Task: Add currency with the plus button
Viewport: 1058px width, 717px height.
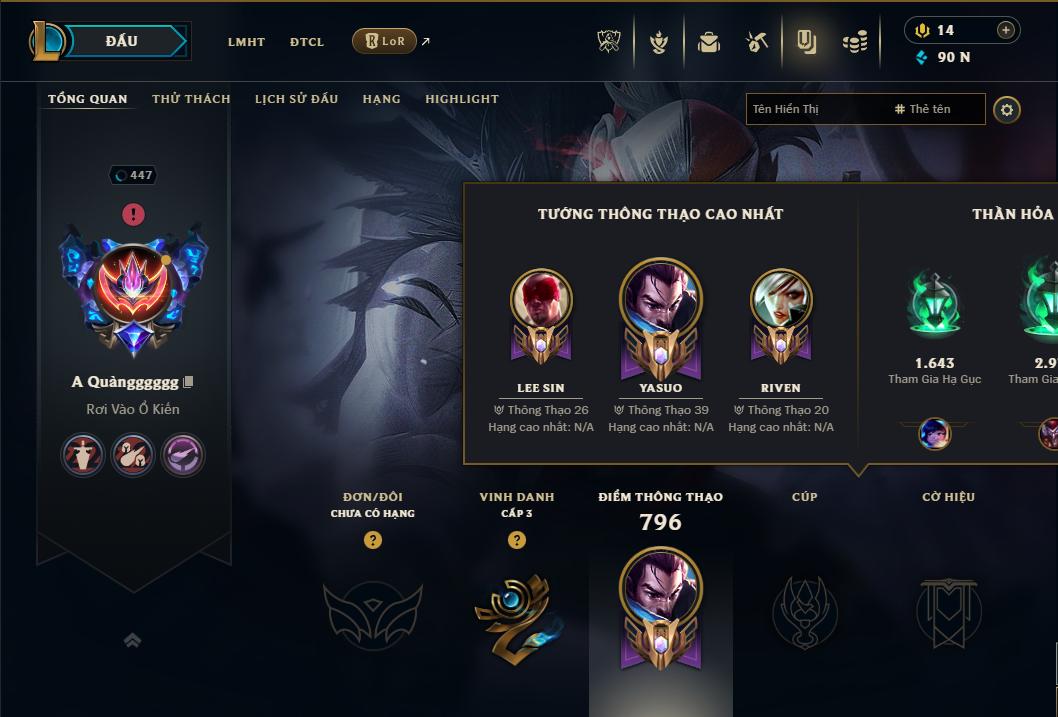Action: [x=1005, y=30]
